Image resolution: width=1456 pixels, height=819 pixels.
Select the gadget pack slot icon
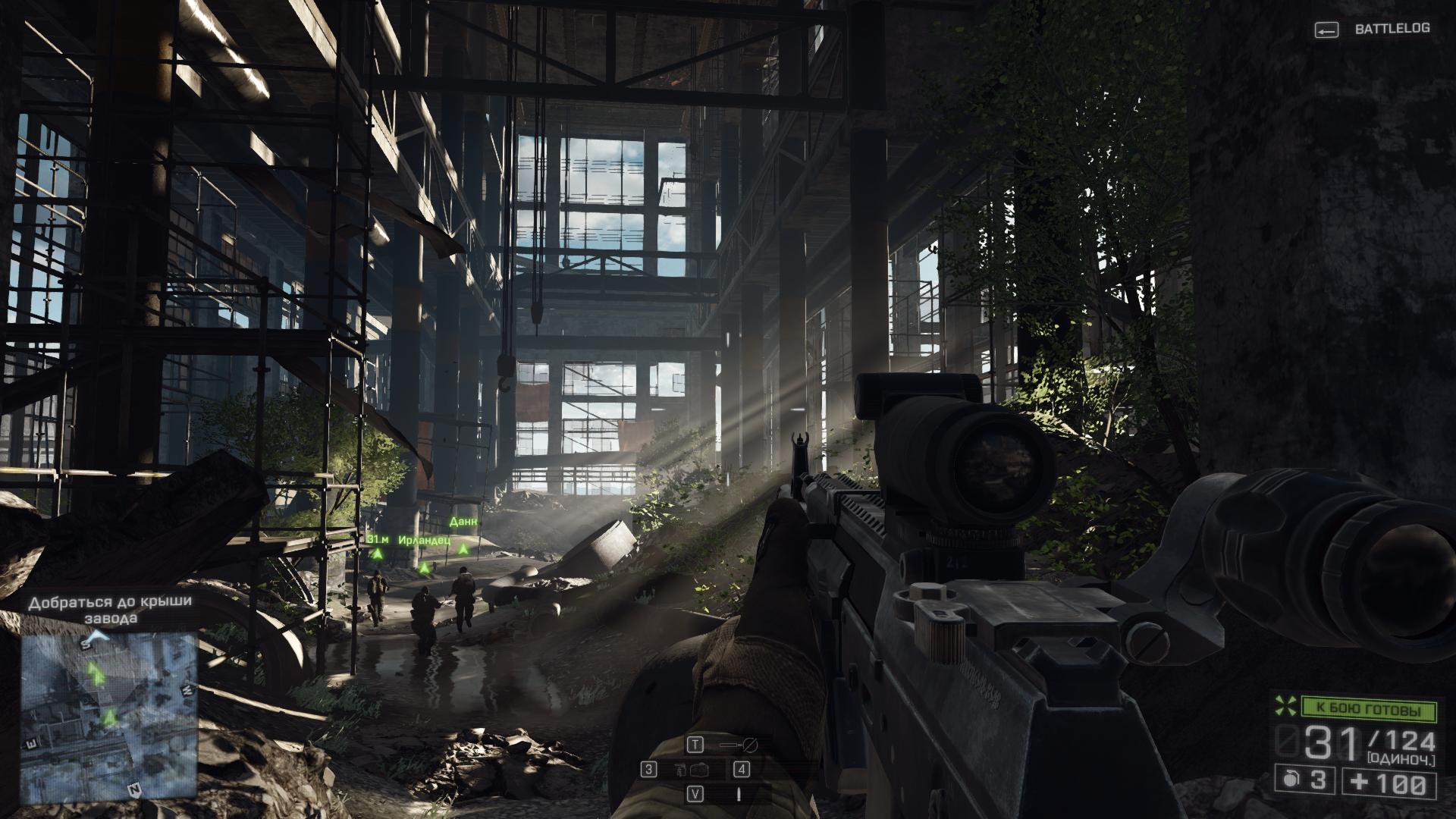pos(695,770)
